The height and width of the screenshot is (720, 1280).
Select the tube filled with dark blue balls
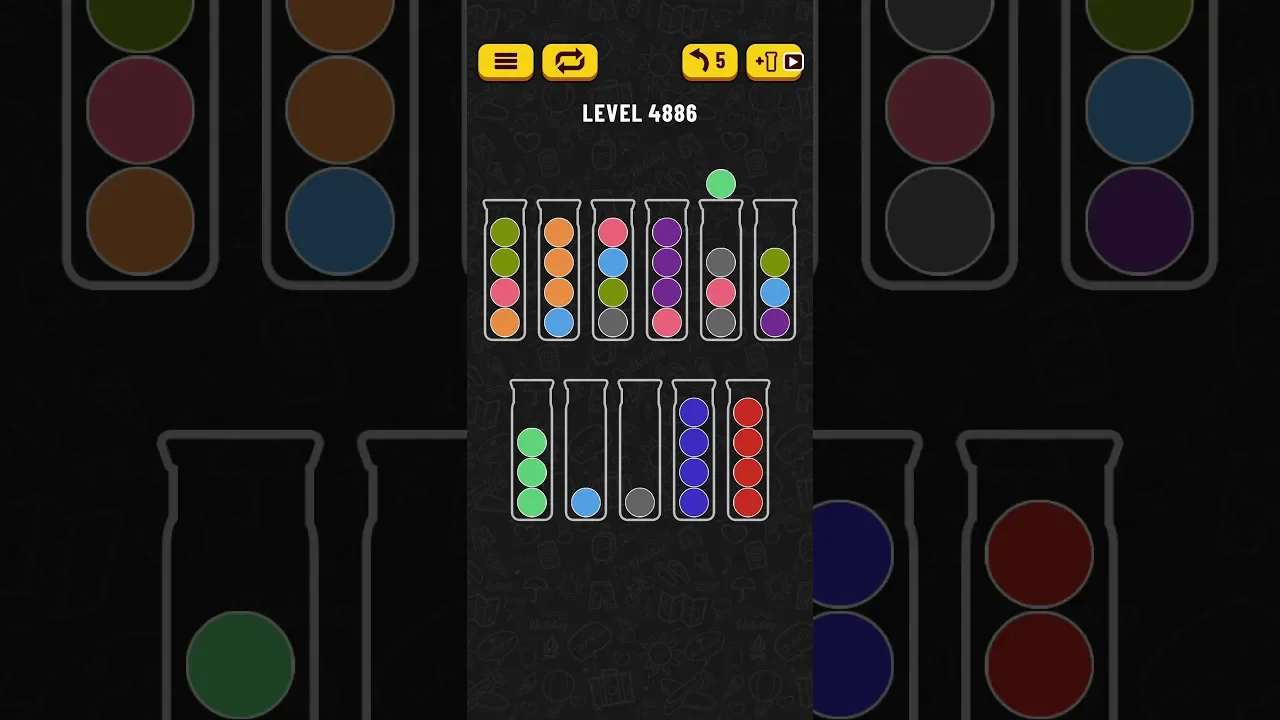(694, 452)
